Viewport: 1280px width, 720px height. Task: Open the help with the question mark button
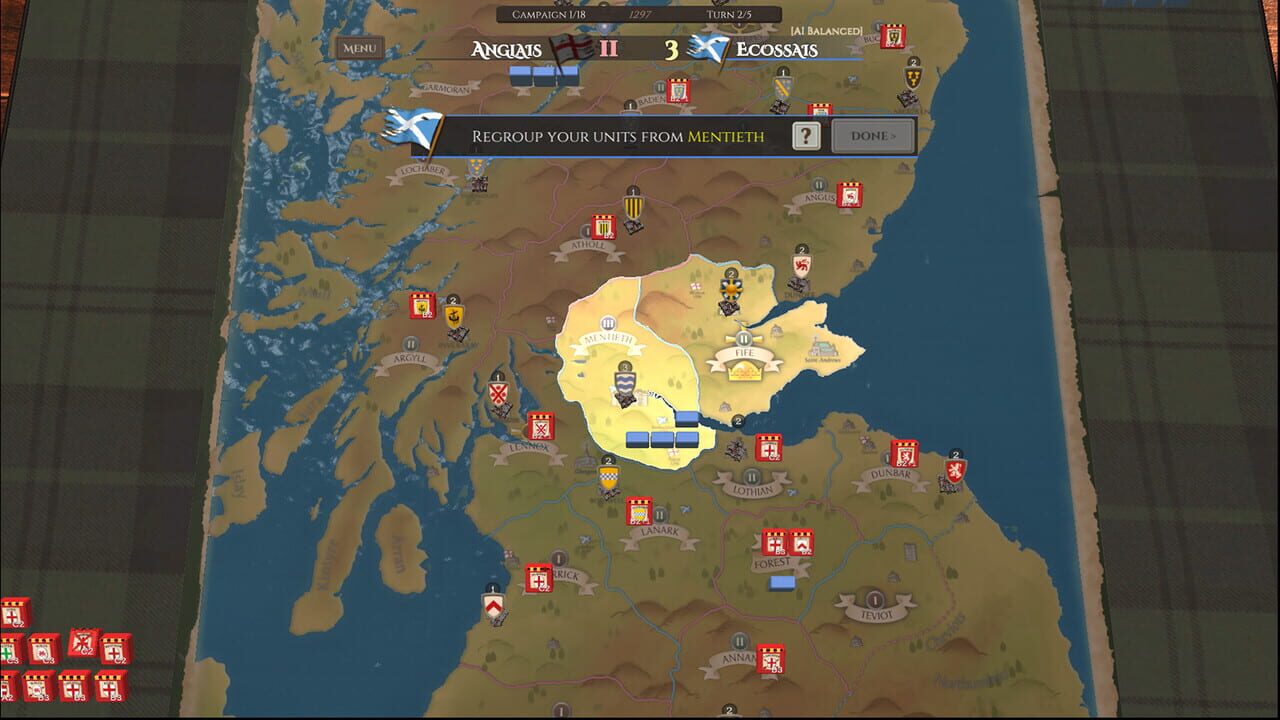coord(807,135)
